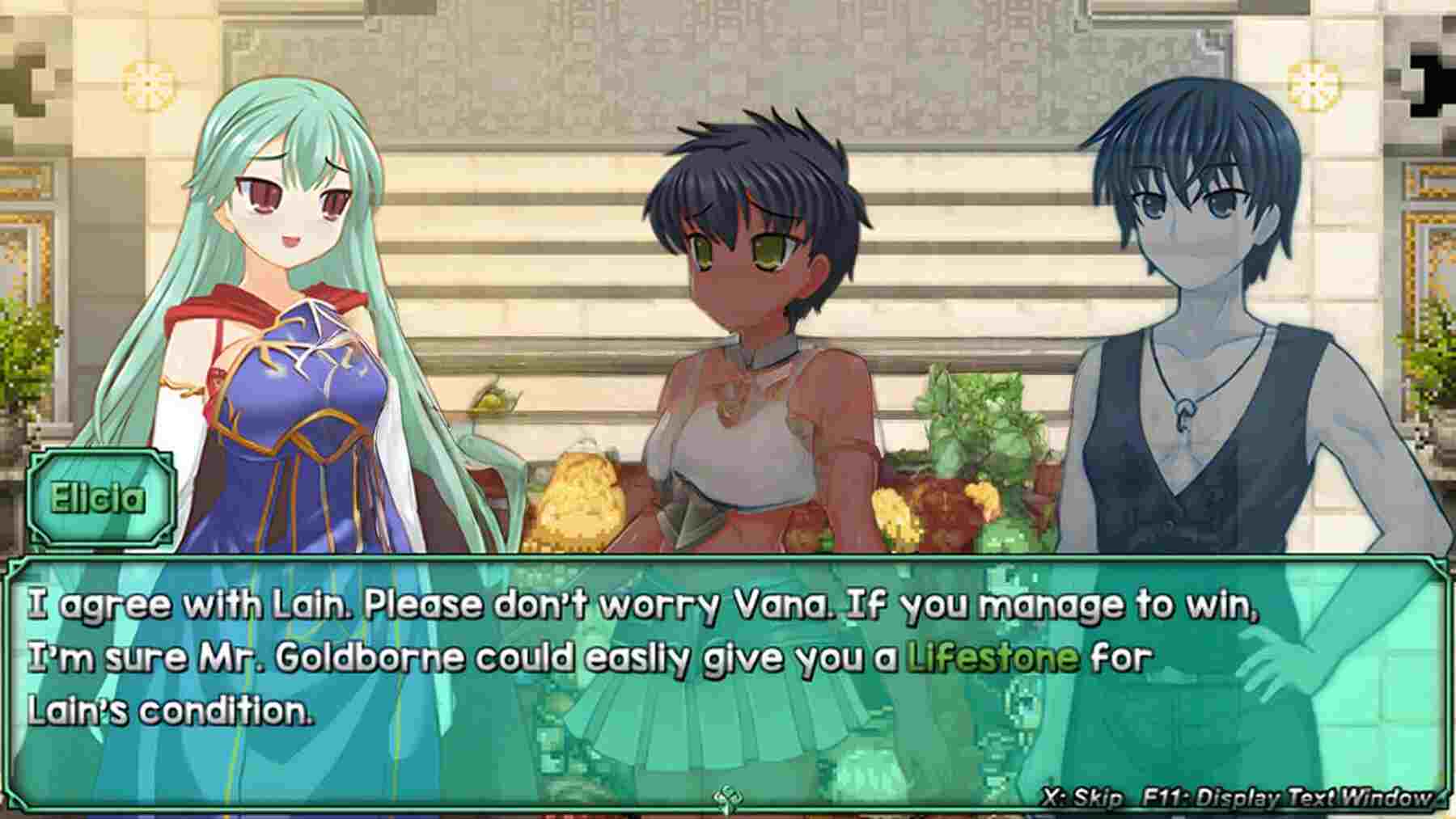Image resolution: width=1456 pixels, height=819 pixels.
Task: Click the continue indicator under the dialogue
Action: [x=724, y=800]
